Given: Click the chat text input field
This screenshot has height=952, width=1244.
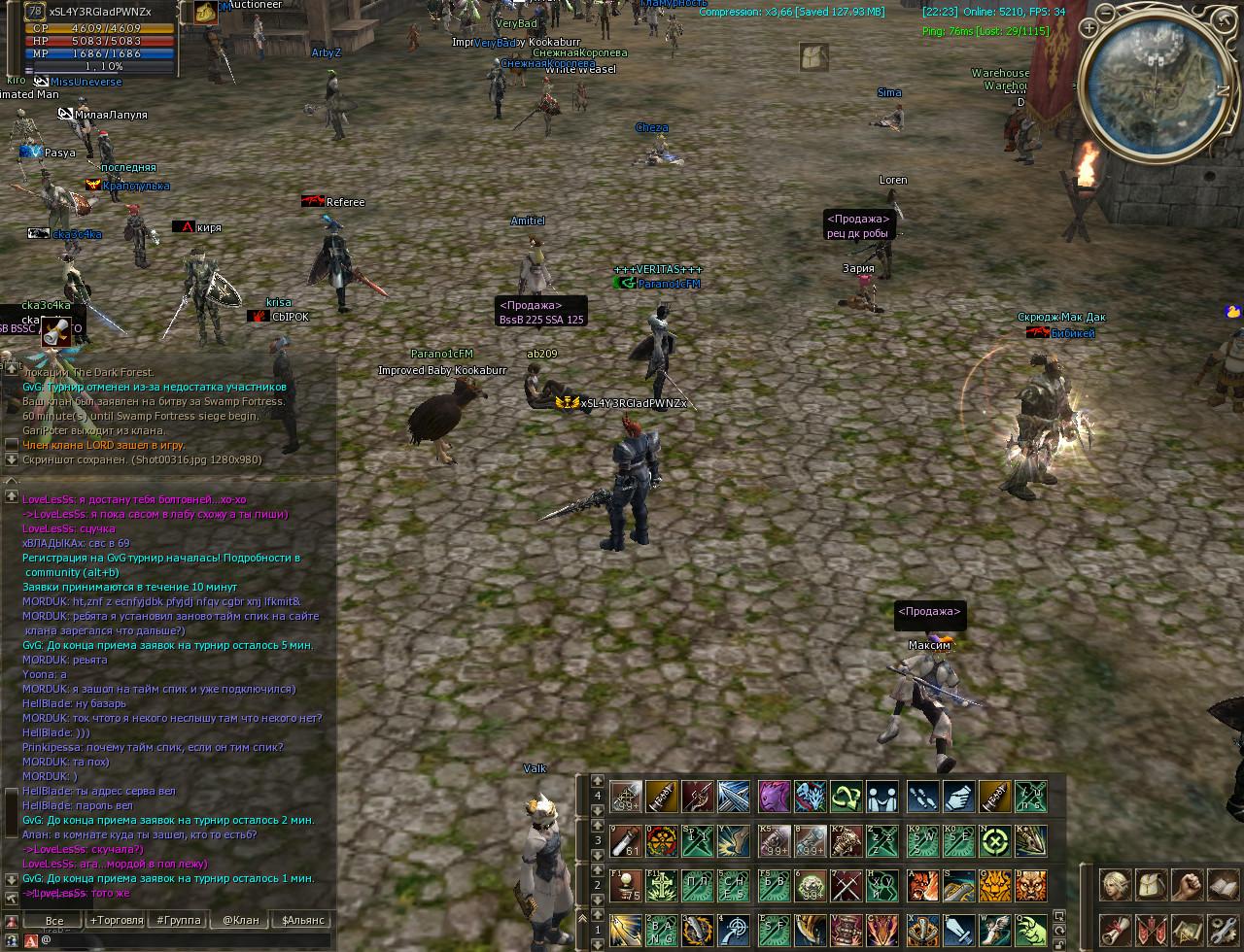Looking at the screenshot, I should pyautogui.click(x=185, y=940).
